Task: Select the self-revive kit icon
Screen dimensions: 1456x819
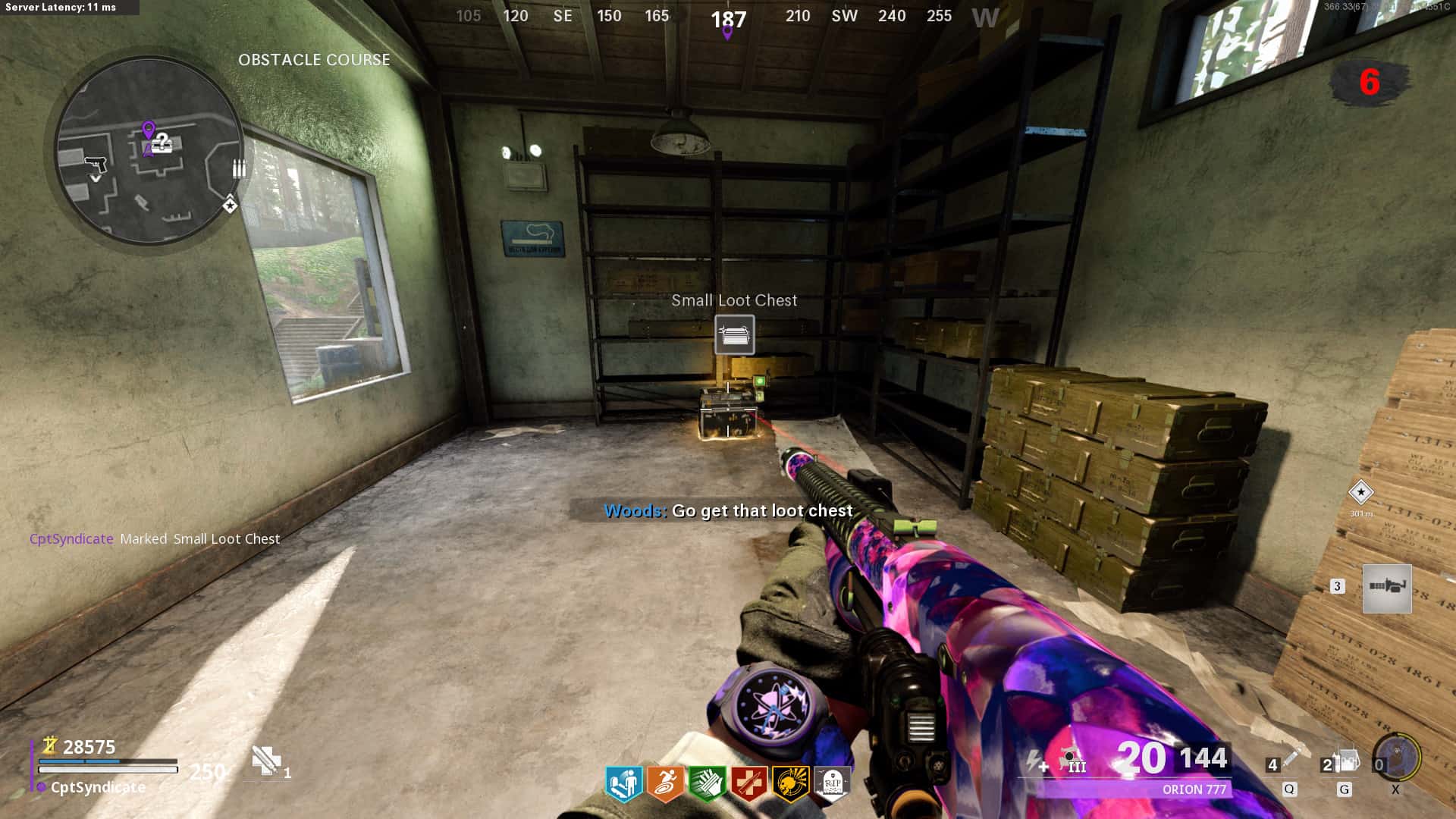Action: 266,760
